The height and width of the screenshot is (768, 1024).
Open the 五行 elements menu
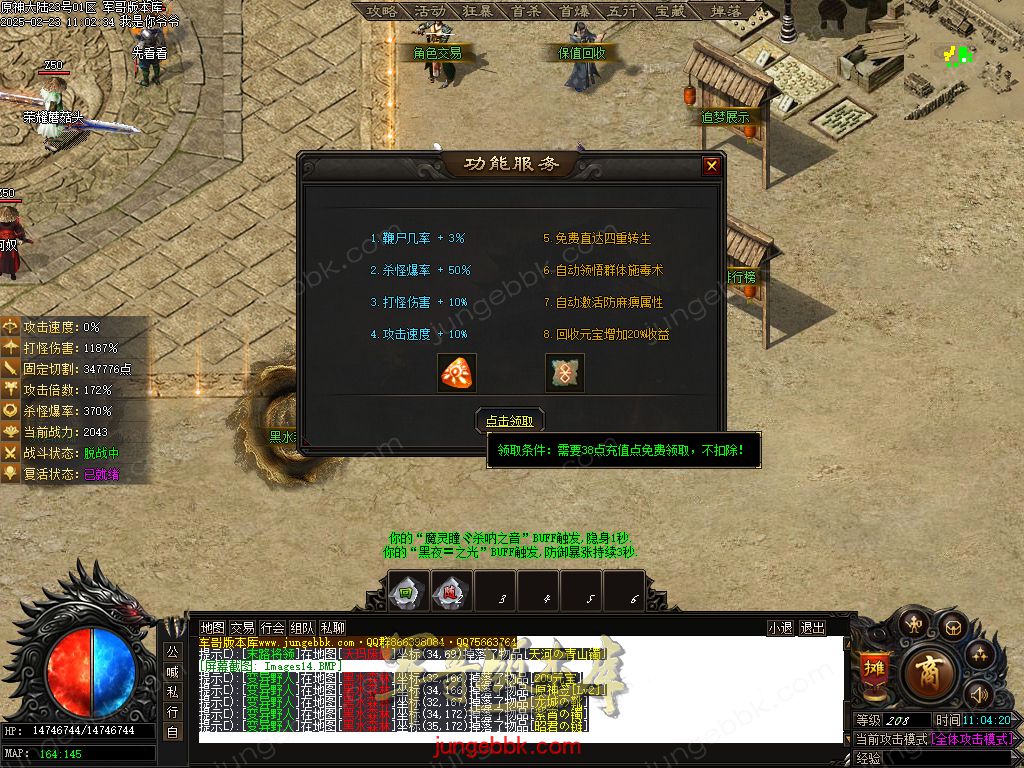click(622, 11)
